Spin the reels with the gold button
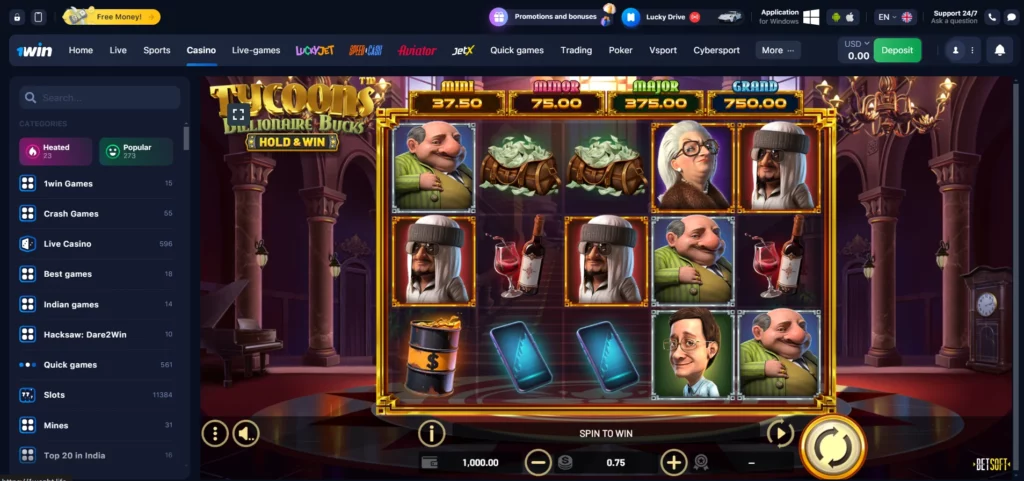1024x481 pixels. tap(832, 447)
